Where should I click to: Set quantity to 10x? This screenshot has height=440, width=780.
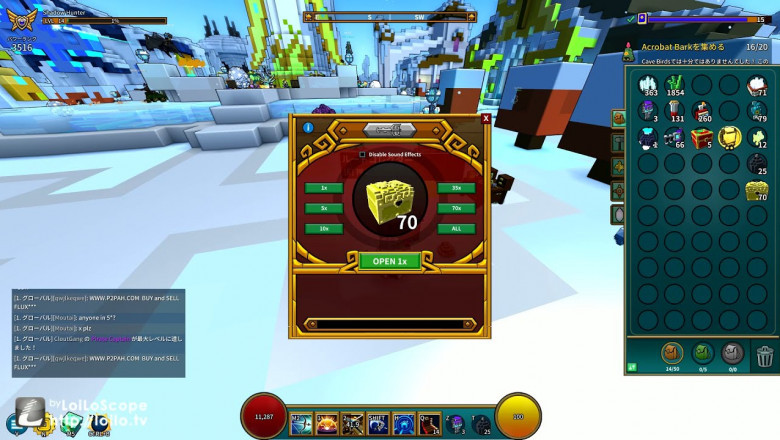[x=324, y=228]
